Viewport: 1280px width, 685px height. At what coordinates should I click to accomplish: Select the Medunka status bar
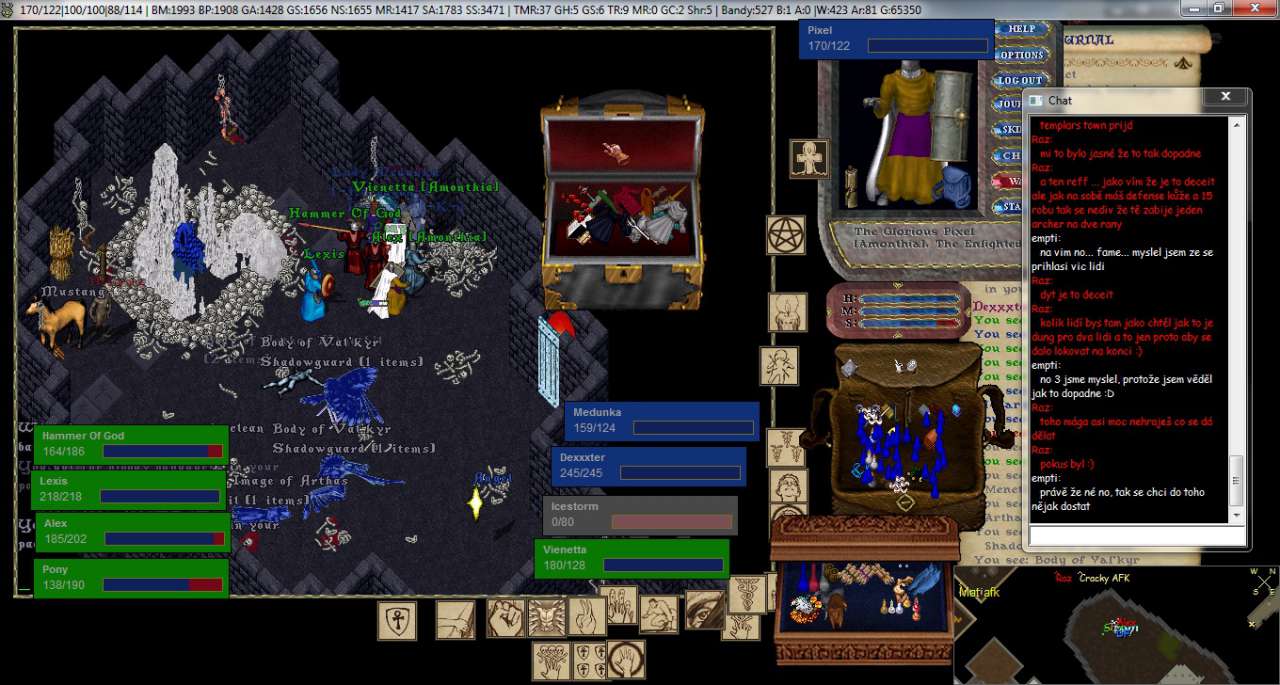pyautogui.click(x=661, y=420)
